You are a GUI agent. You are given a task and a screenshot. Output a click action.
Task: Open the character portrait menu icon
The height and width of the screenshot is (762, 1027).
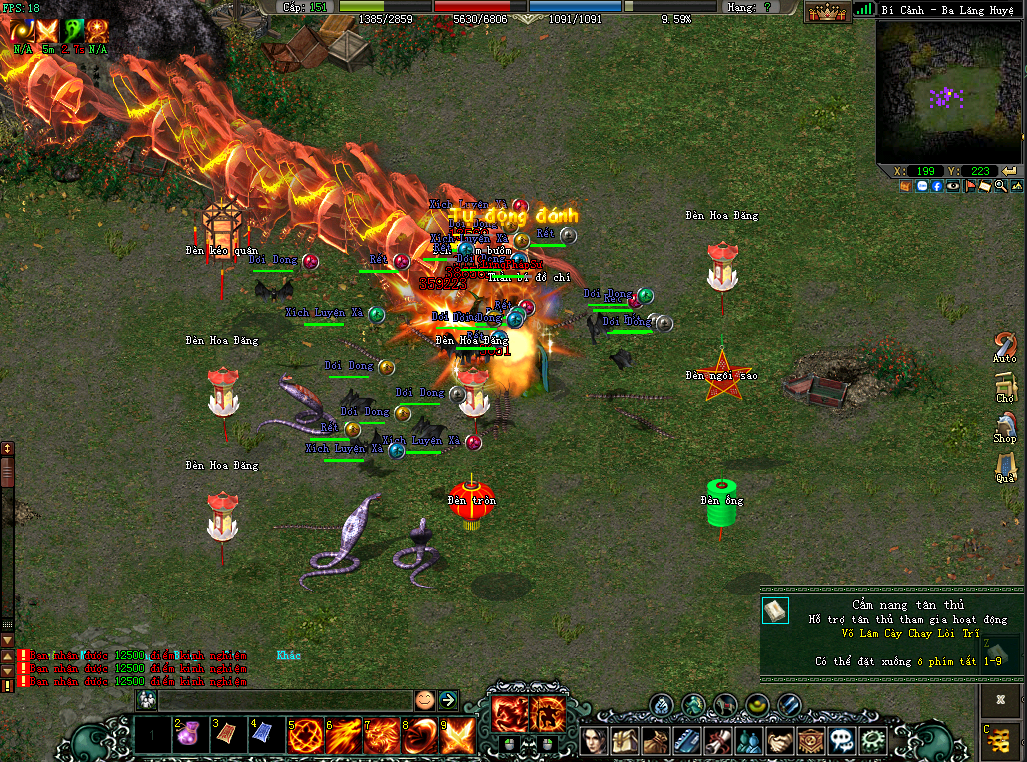pyautogui.click(x=596, y=741)
